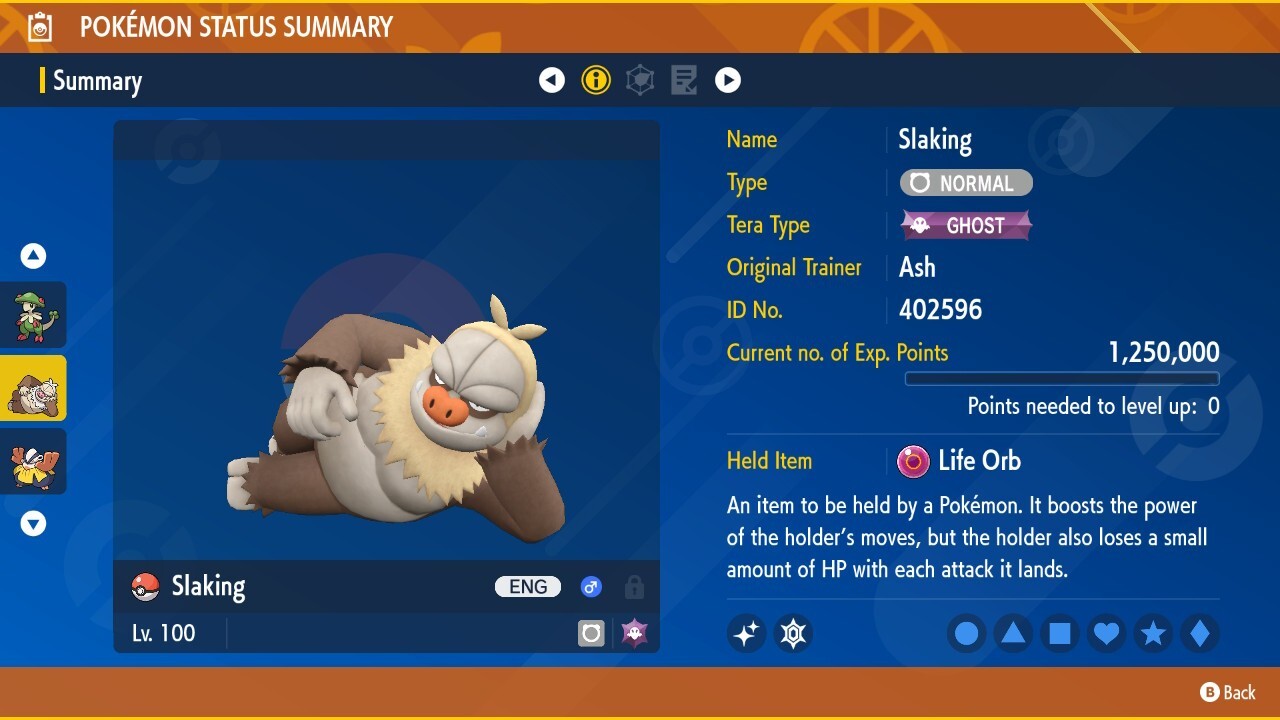Click the Poké Ball icon beside Slaking's name
Viewport: 1280px width, 720px height.
(146, 587)
